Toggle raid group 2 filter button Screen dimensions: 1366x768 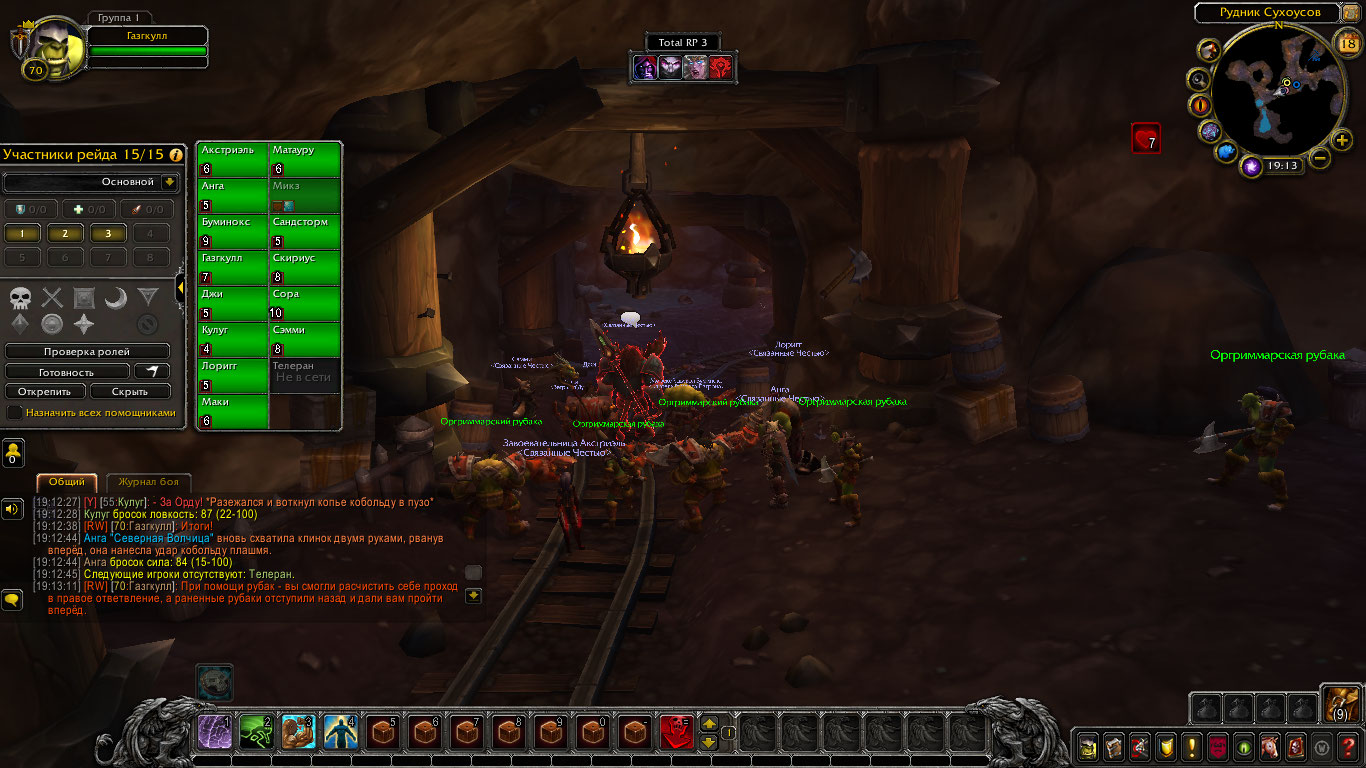(65, 233)
